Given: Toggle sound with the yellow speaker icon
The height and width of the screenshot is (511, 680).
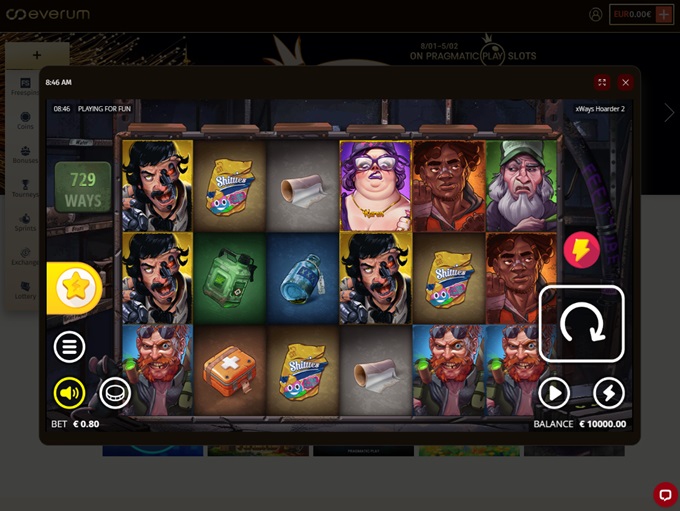Looking at the screenshot, I should pos(69,393).
